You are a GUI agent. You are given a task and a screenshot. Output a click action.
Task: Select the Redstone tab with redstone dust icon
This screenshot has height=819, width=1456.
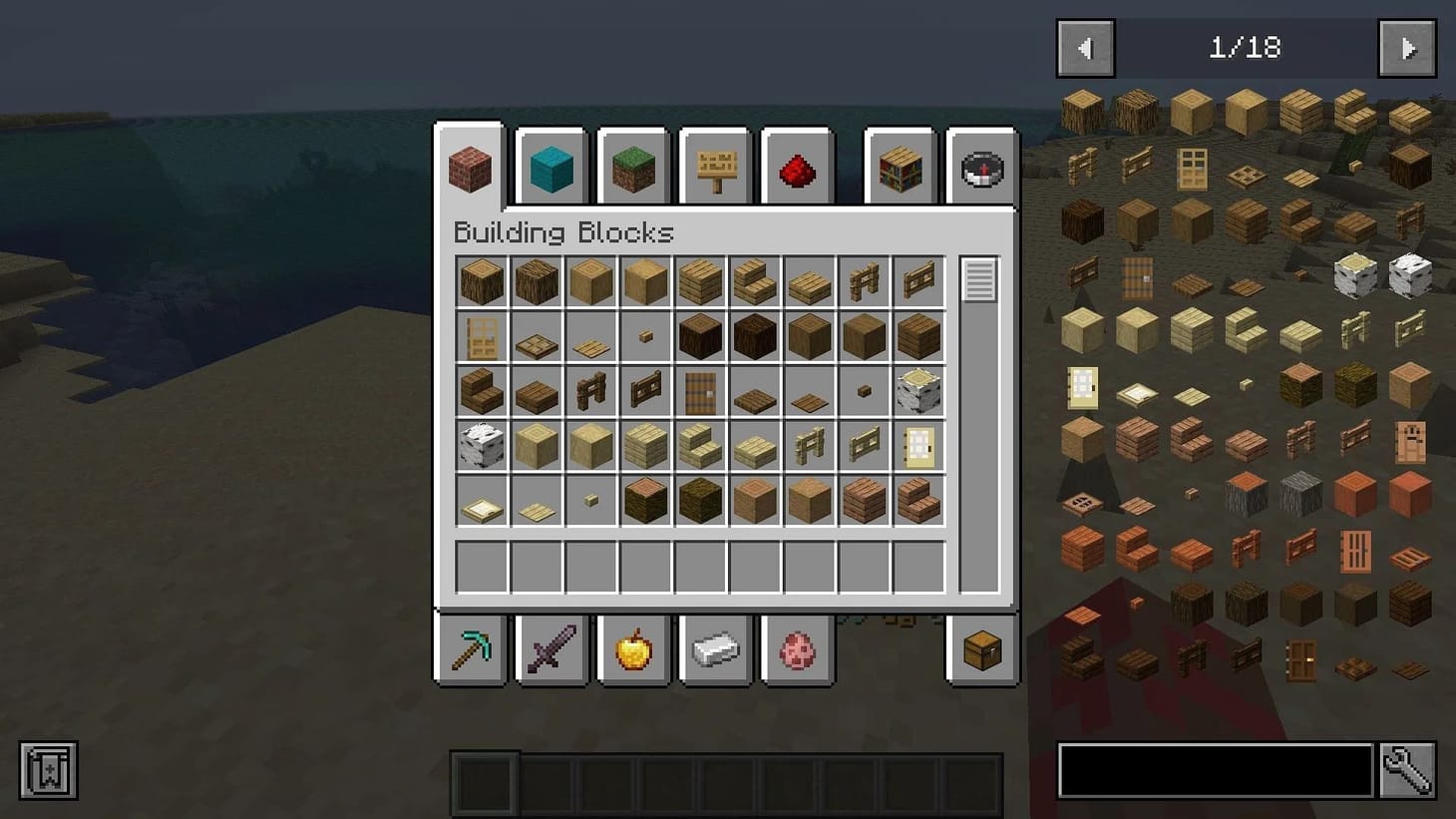796,168
